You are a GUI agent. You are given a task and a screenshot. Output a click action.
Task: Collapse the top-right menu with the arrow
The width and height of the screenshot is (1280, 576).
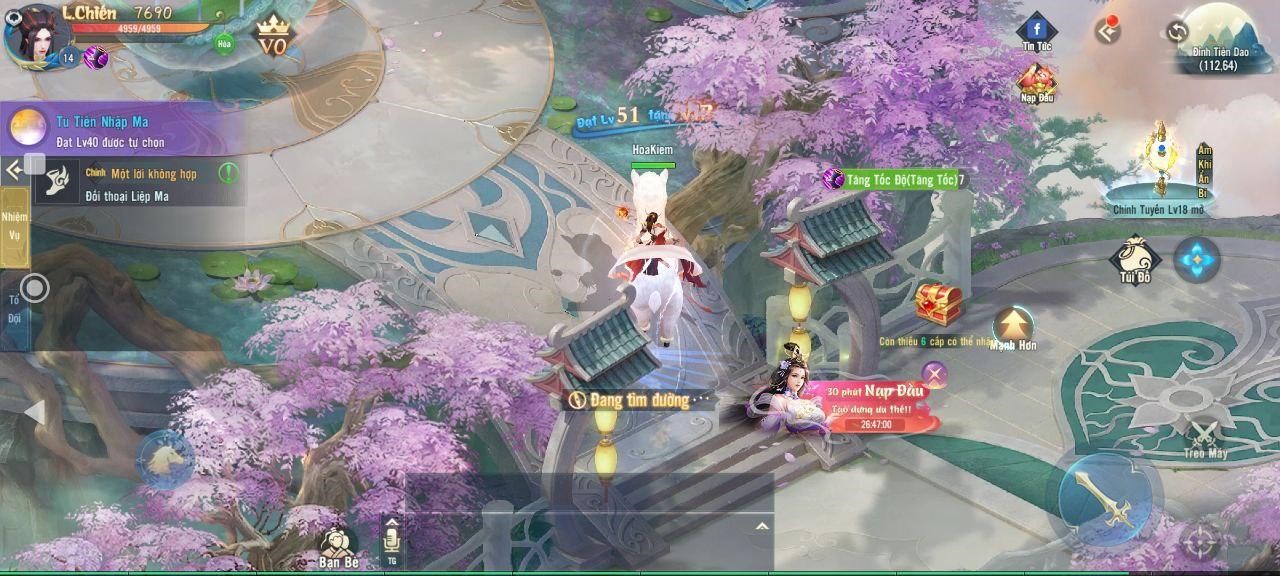[x=1107, y=31]
